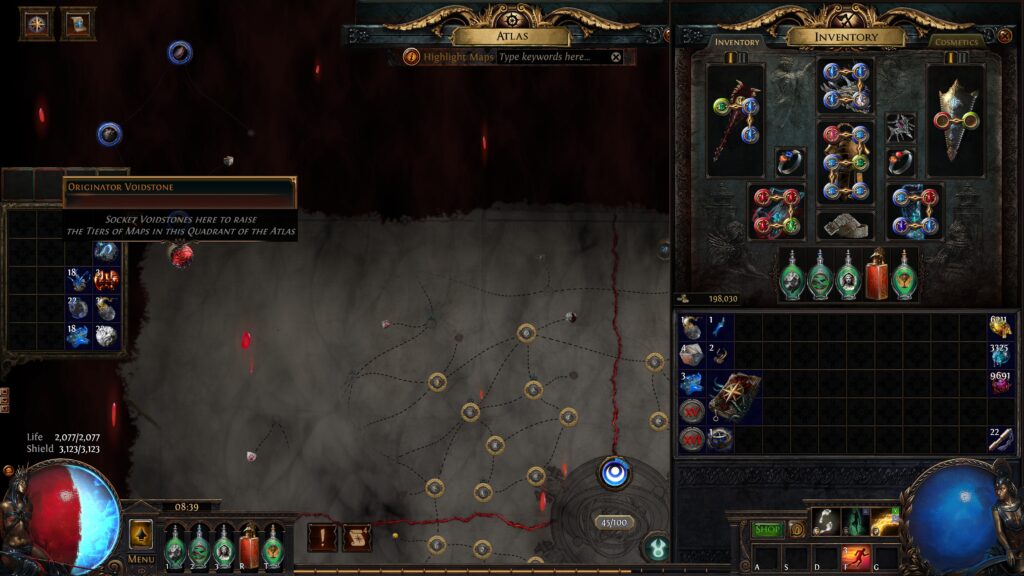This screenshot has width=1024, height=576.
Task: Type in the Highlight Maps search field
Action: (x=552, y=57)
